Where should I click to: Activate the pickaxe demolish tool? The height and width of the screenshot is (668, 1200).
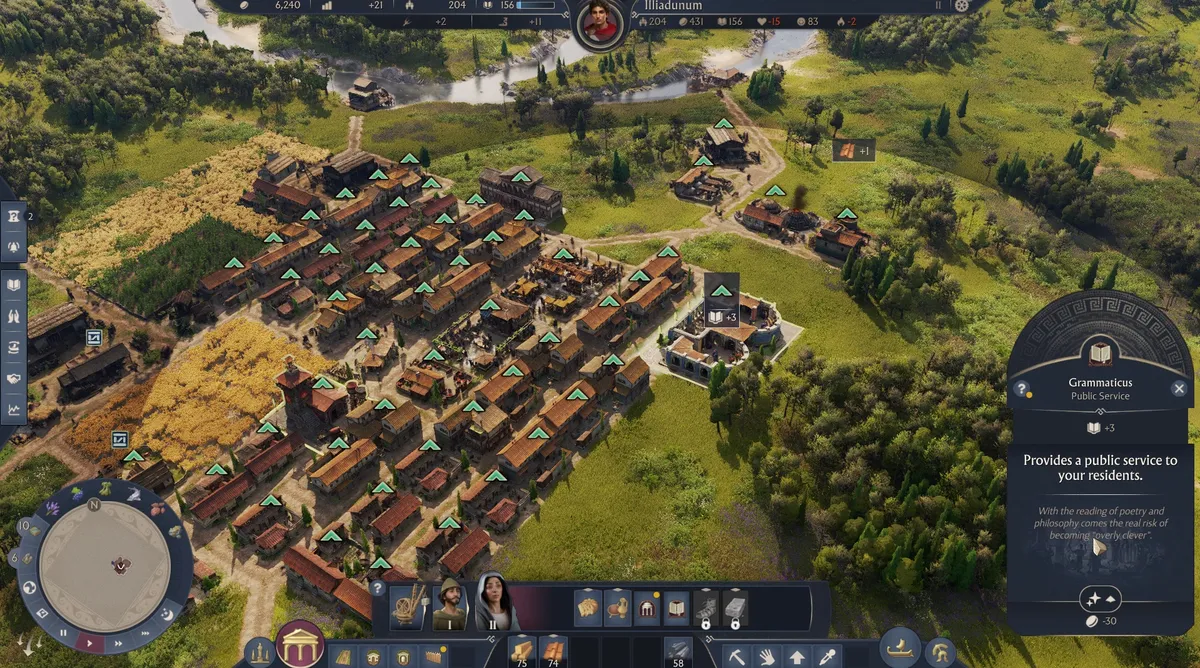(737, 657)
